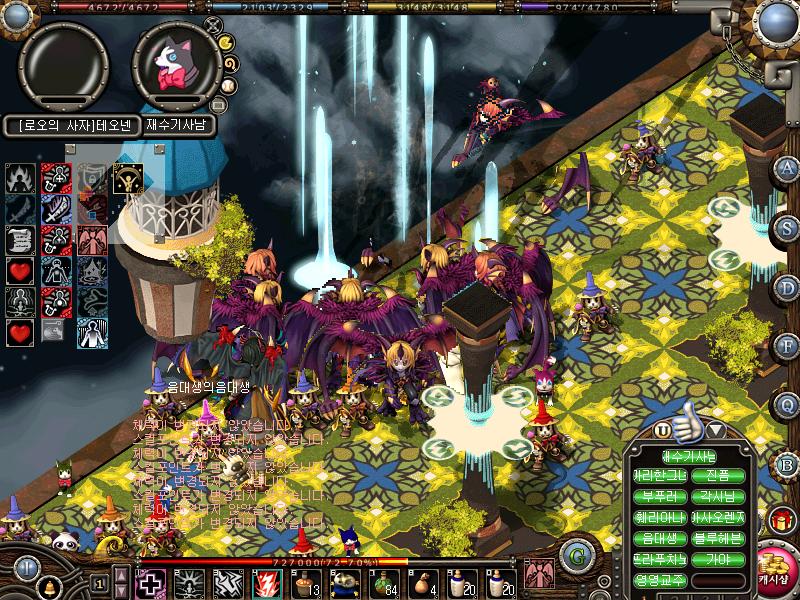Viewport: 800px width, 600px height.
Task: Choose party member 각시님 in the list
Action: coord(717,496)
